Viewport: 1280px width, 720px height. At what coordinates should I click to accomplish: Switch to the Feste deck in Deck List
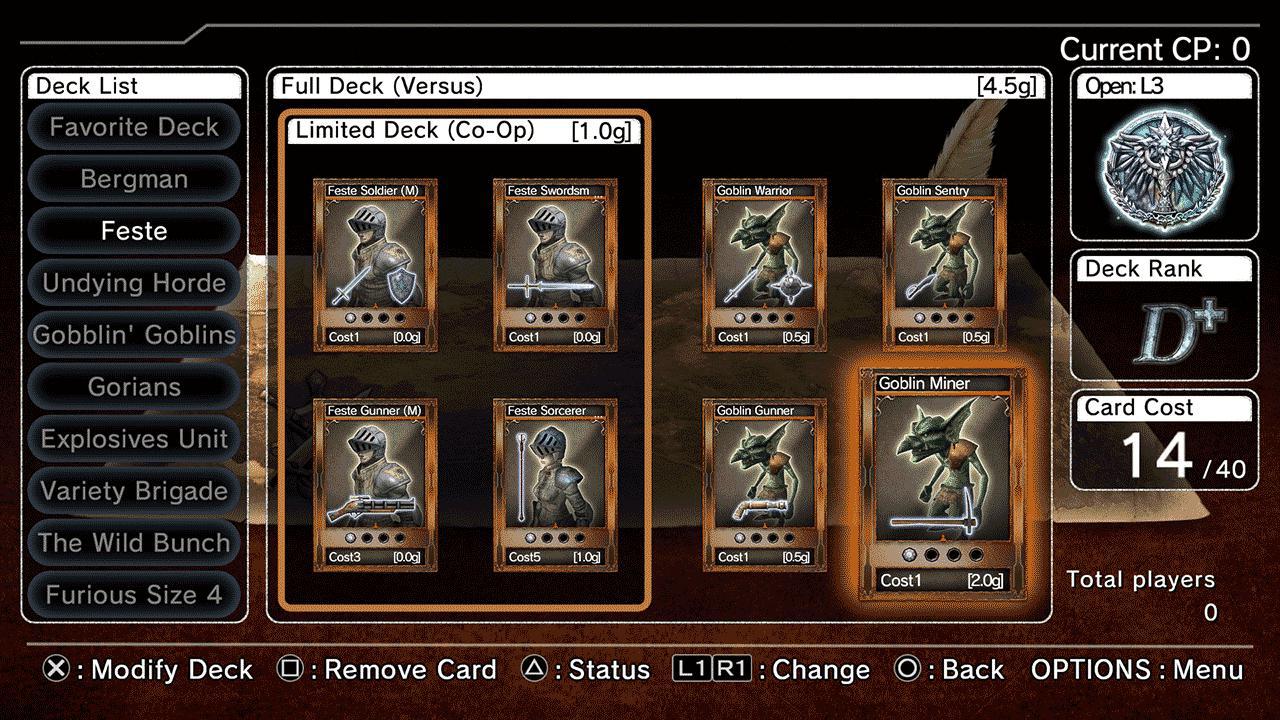tap(134, 231)
